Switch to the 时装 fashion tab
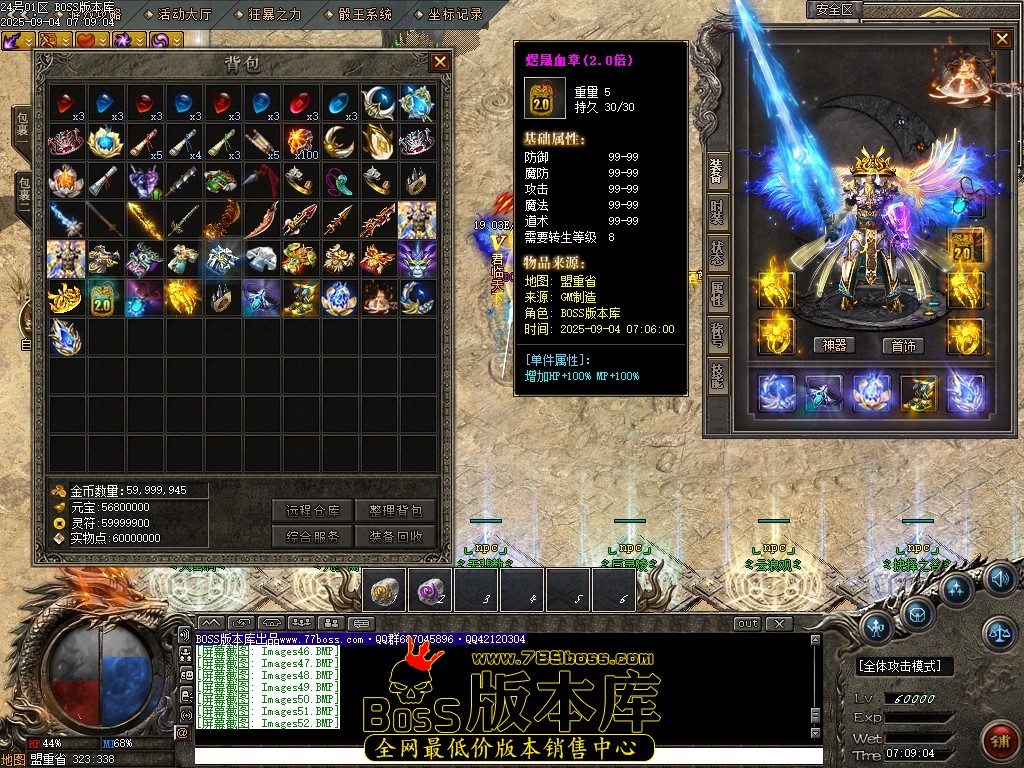Image resolution: width=1024 pixels, height=768 pixels. (x=717, y=212)
